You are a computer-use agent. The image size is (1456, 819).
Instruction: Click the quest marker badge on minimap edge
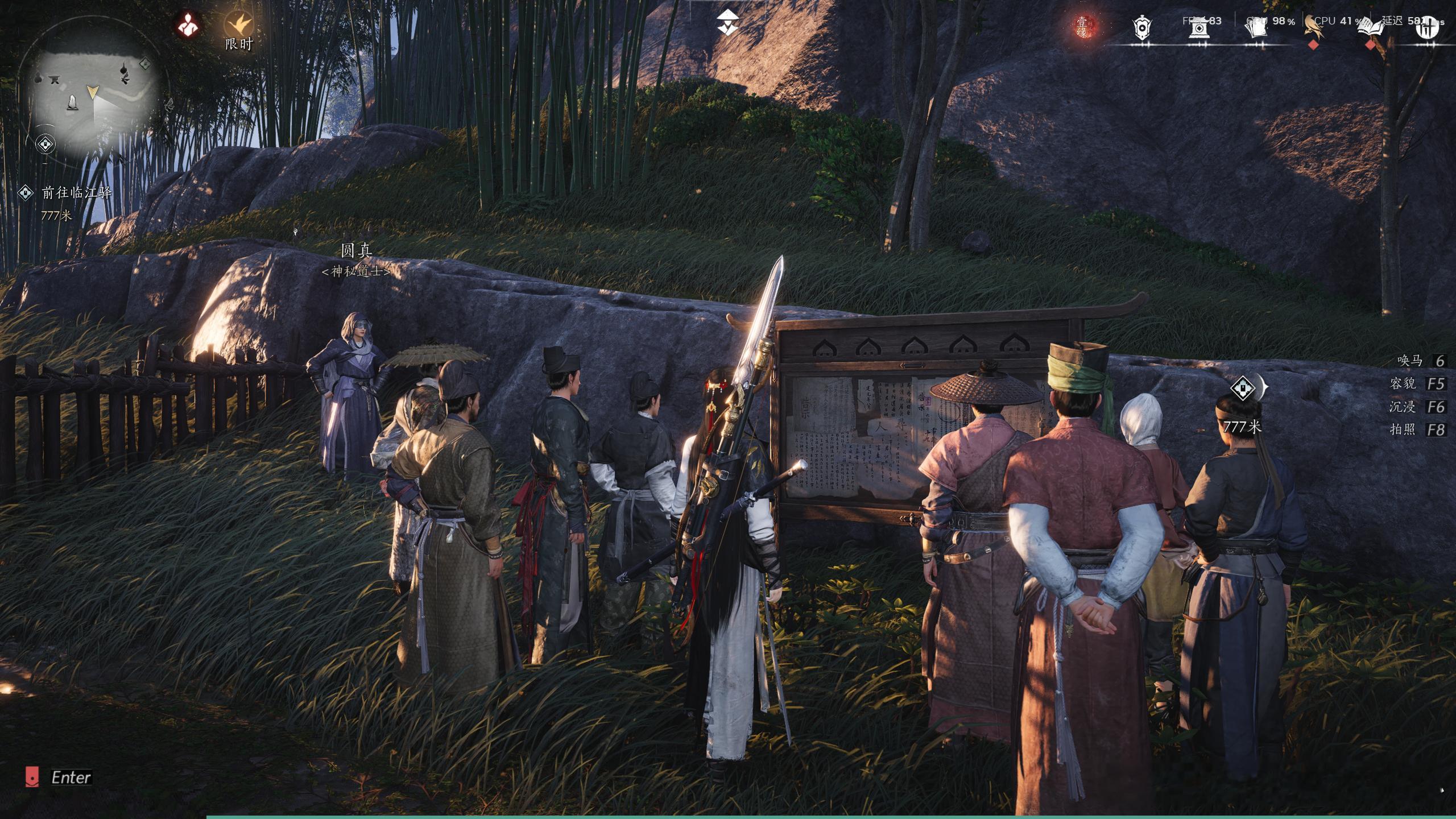(45, 144)
